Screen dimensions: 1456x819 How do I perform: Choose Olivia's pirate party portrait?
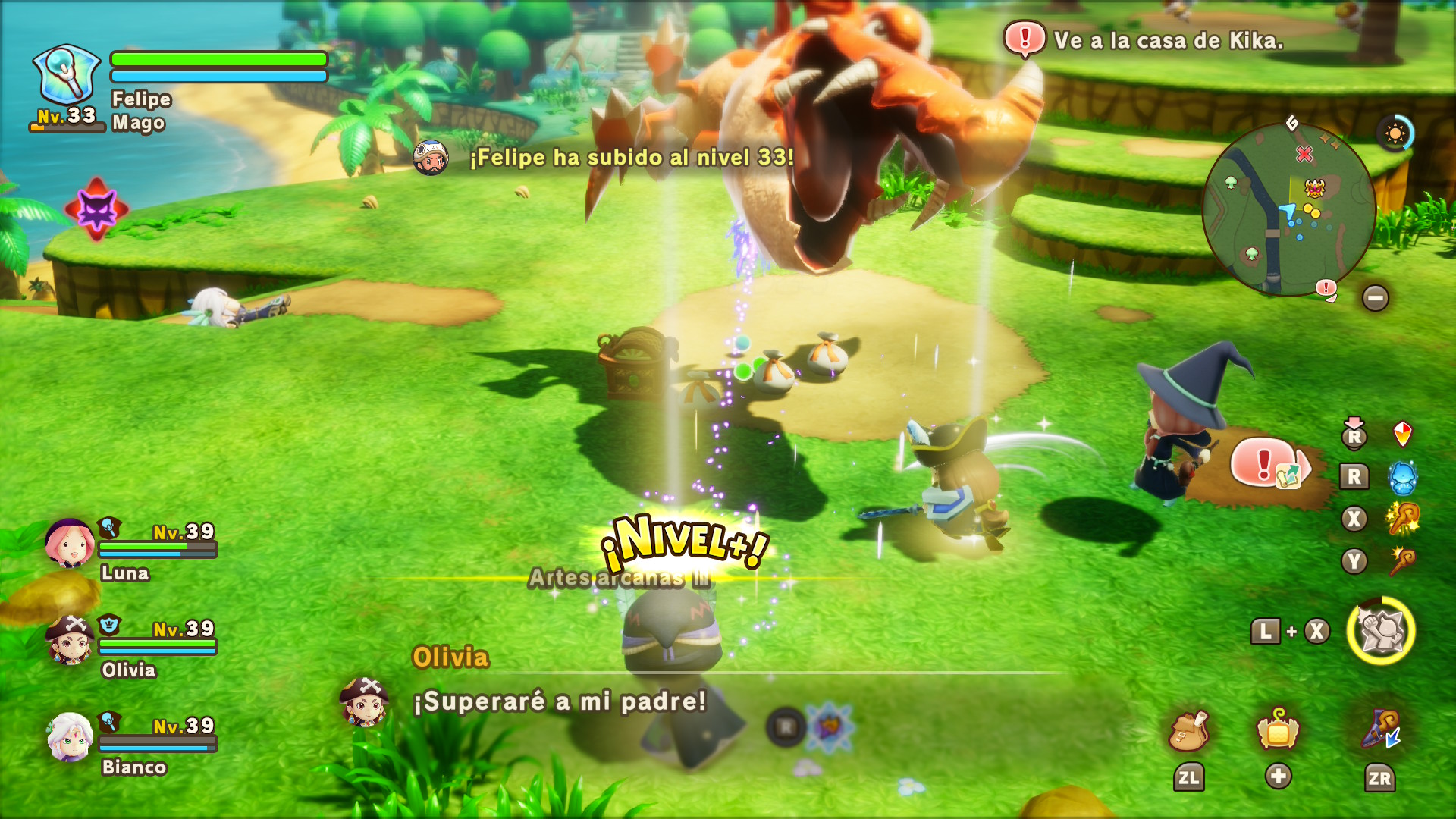click(x=70, y=639)
